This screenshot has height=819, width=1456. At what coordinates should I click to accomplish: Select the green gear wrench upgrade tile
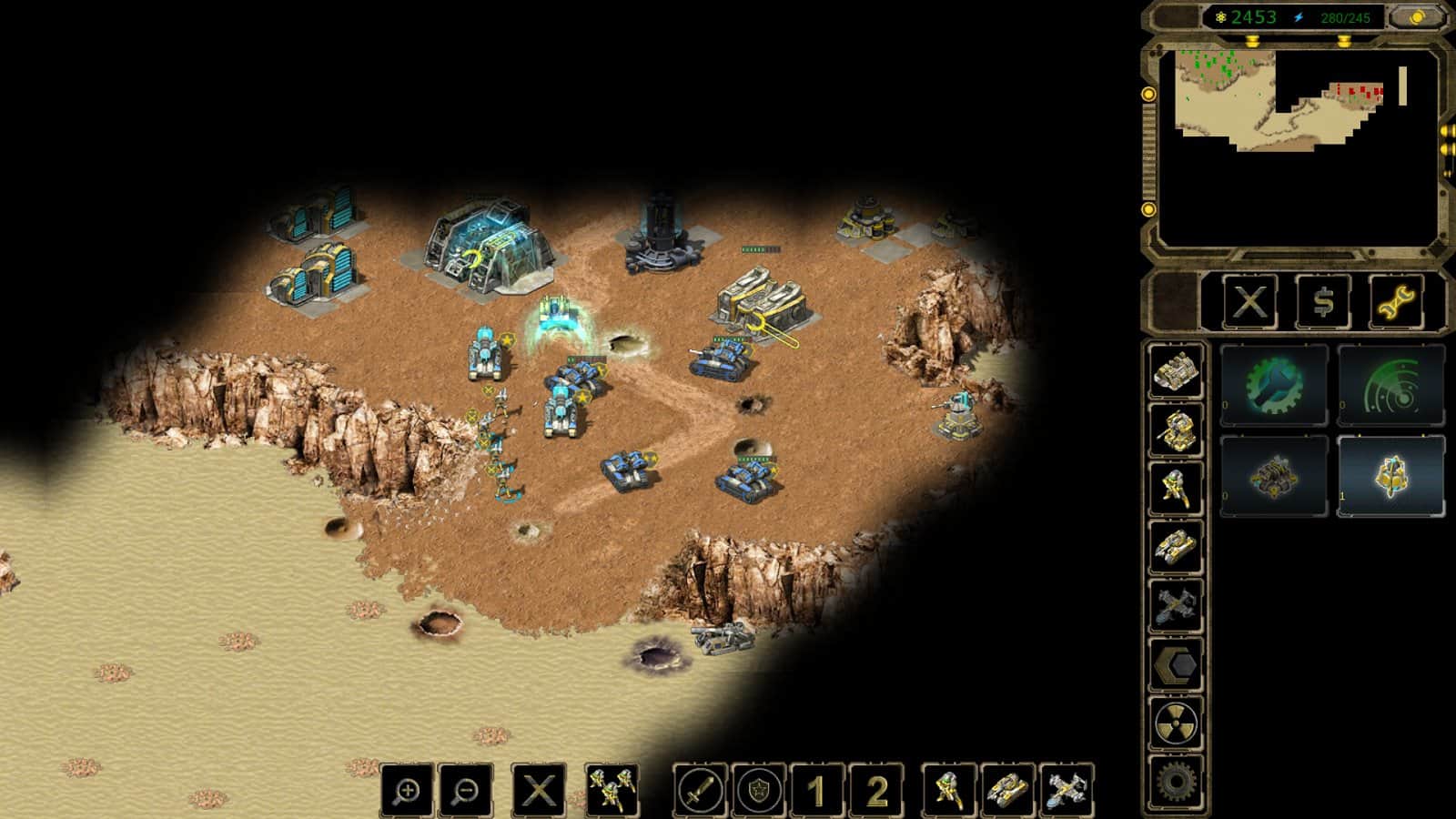1274,385
